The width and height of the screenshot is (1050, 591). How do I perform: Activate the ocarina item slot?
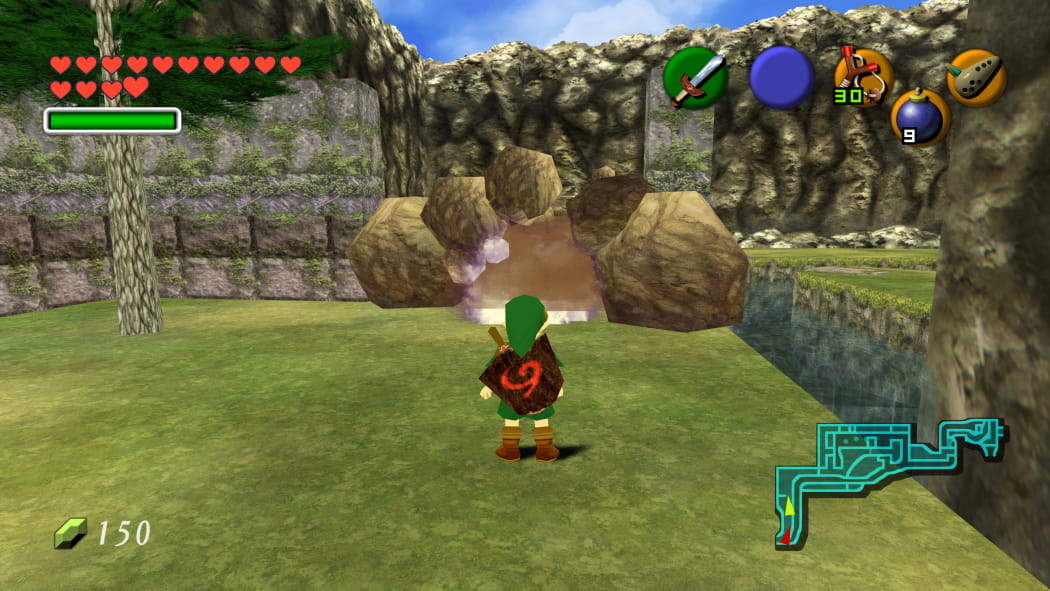pos(975,76)
